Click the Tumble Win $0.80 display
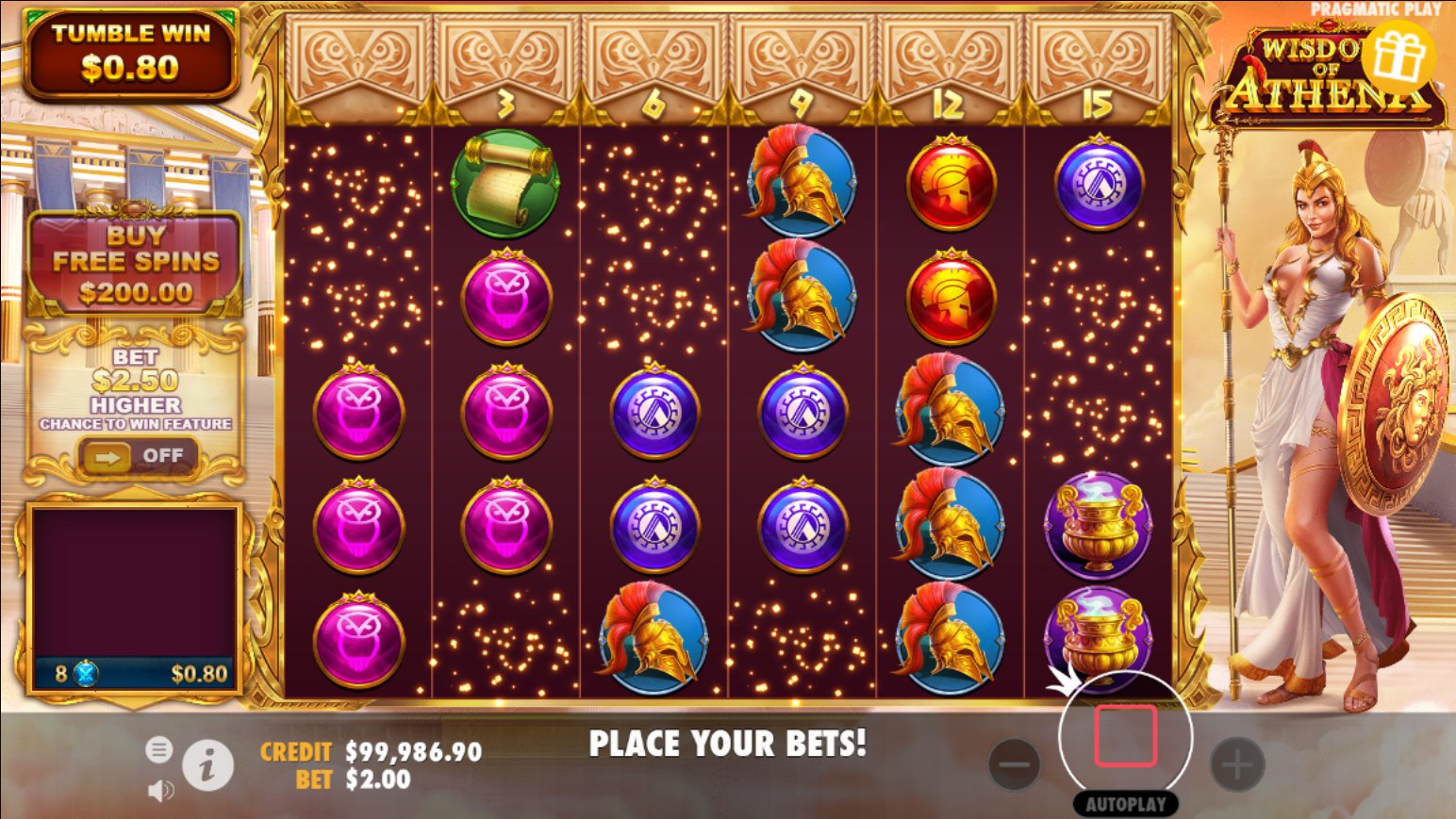1456x819 pixels. (x=132, y=52)
